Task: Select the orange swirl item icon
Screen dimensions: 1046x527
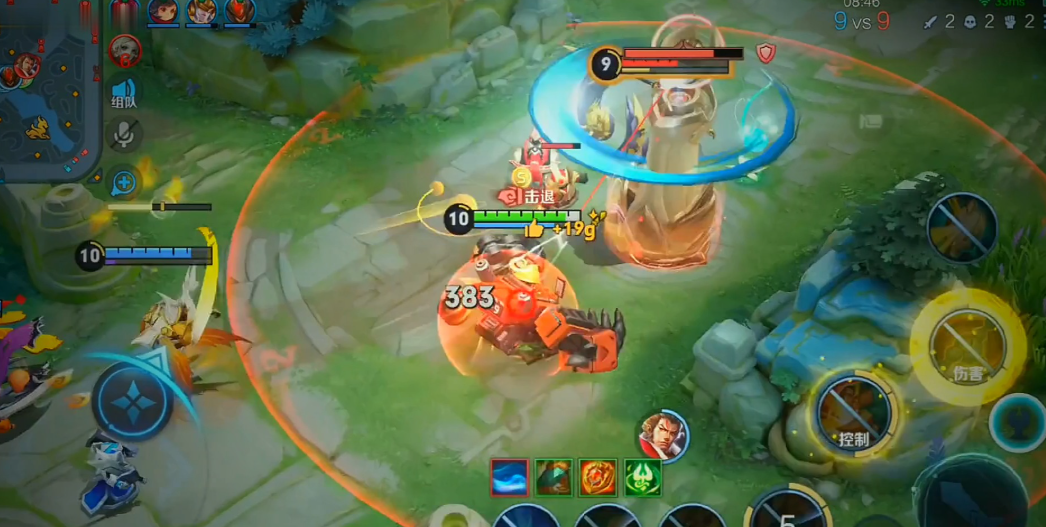Action: coord(598,478)
